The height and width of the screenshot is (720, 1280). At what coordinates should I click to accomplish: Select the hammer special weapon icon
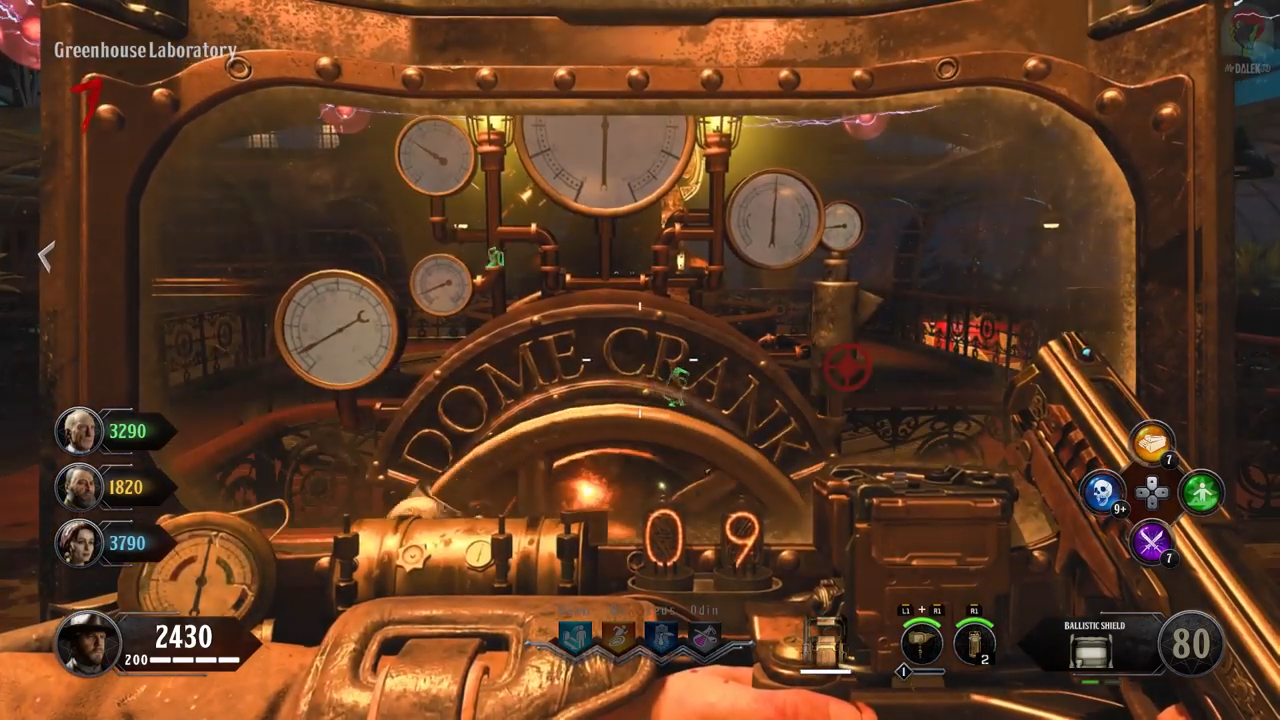[921, 643]
